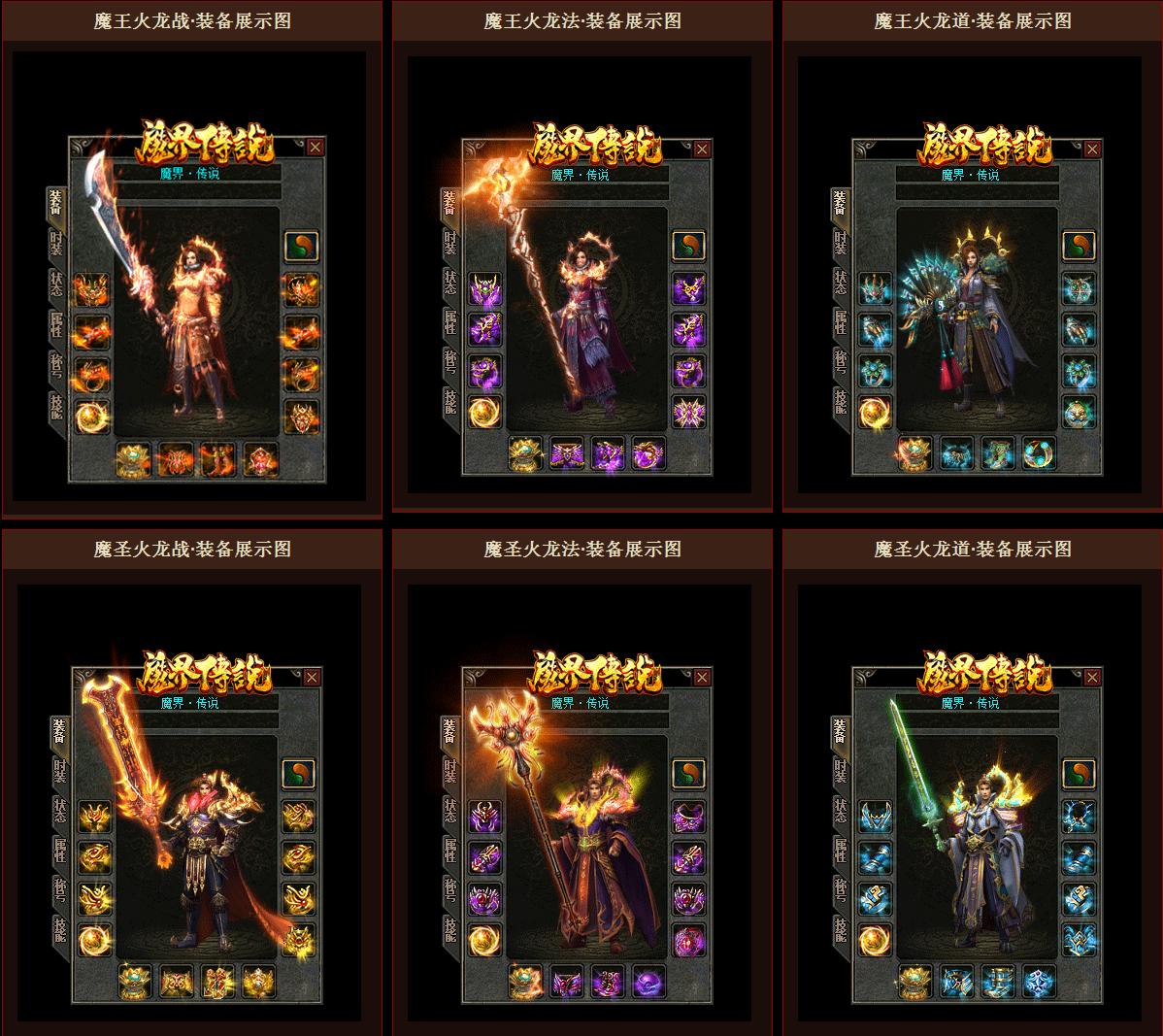Select the golden orb slot in 魔王火龙道 panel
This screenshot has width=1163, height=1036.
coord(874,413)
